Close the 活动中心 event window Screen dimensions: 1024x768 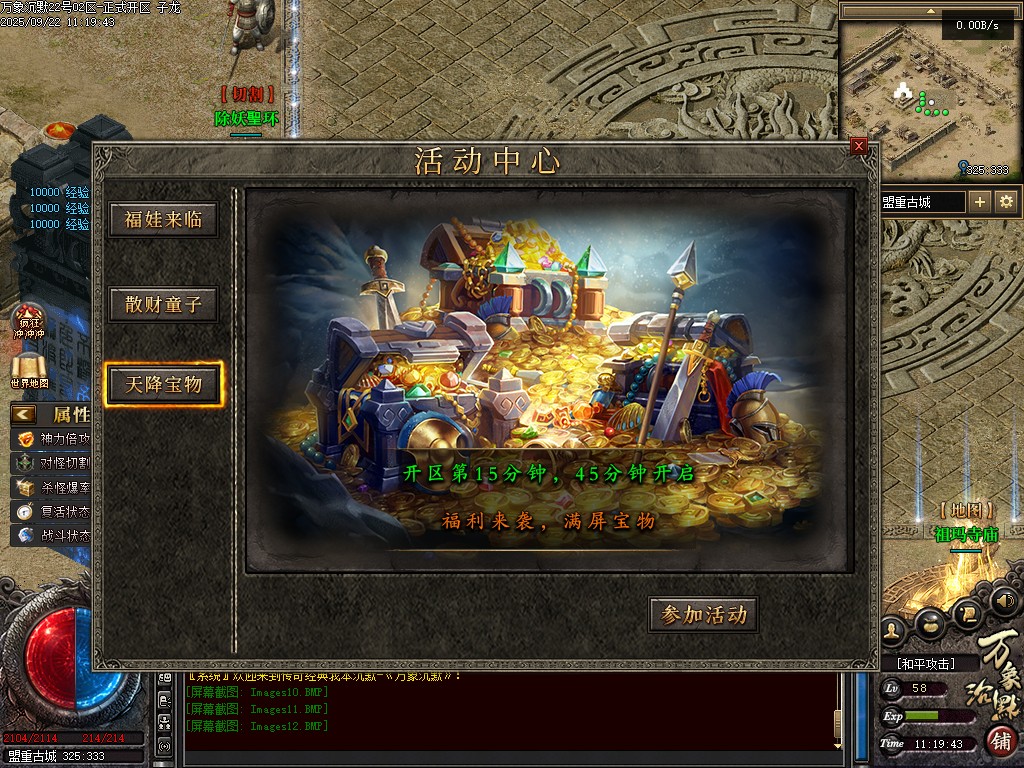tap(859, 146)
